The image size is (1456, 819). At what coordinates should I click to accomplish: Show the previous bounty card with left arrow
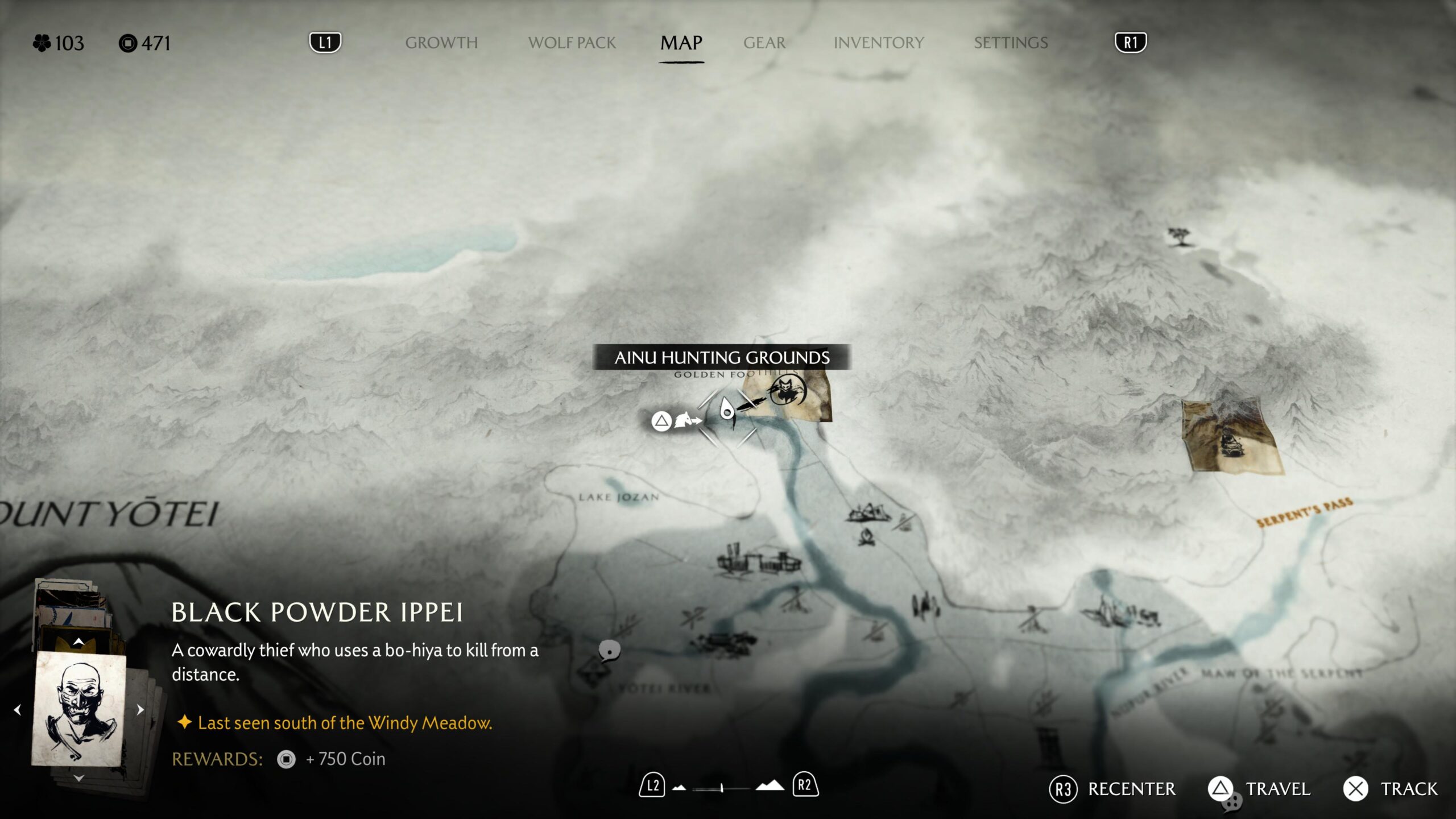[x=18, y=709]
